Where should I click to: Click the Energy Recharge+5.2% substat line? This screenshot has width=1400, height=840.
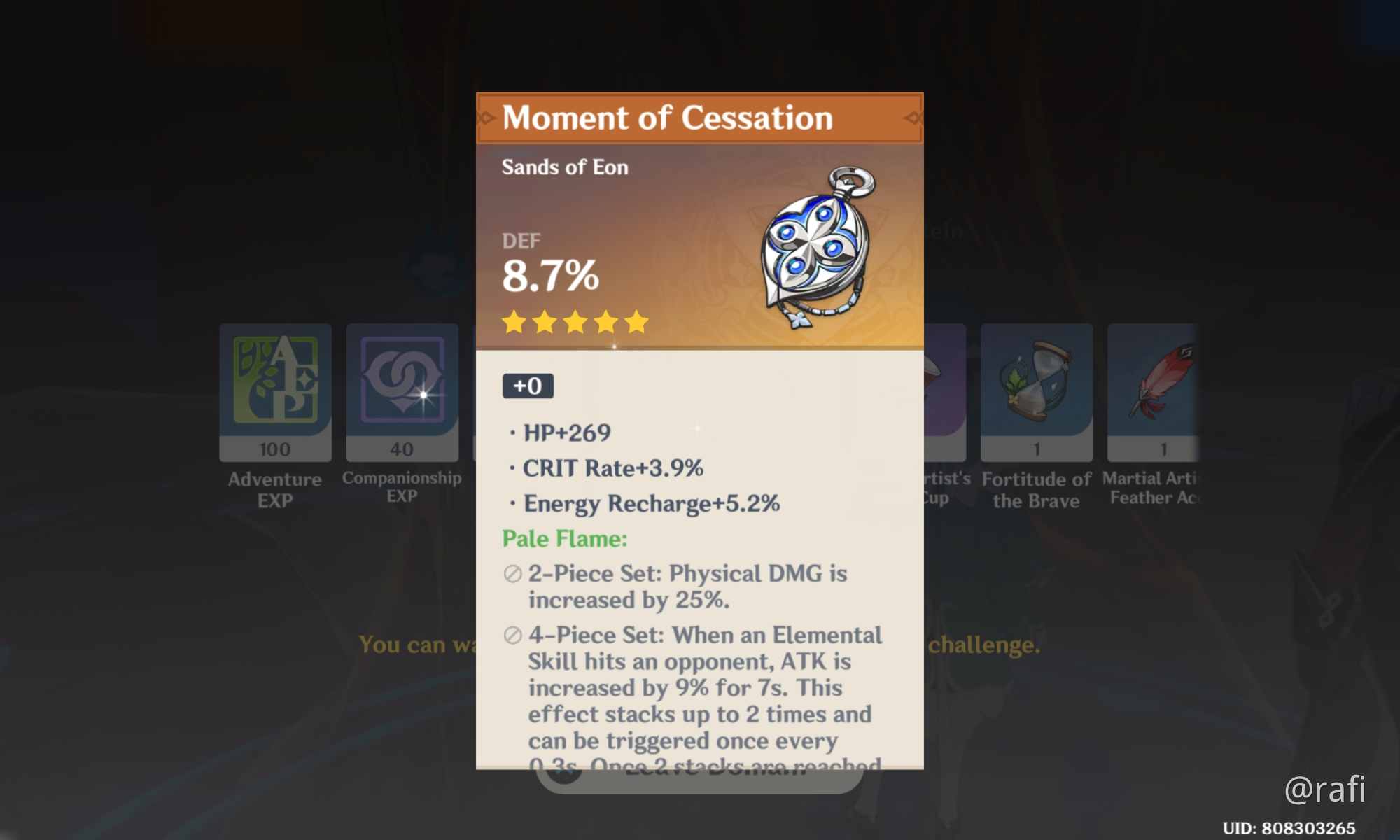pos(651,503)
